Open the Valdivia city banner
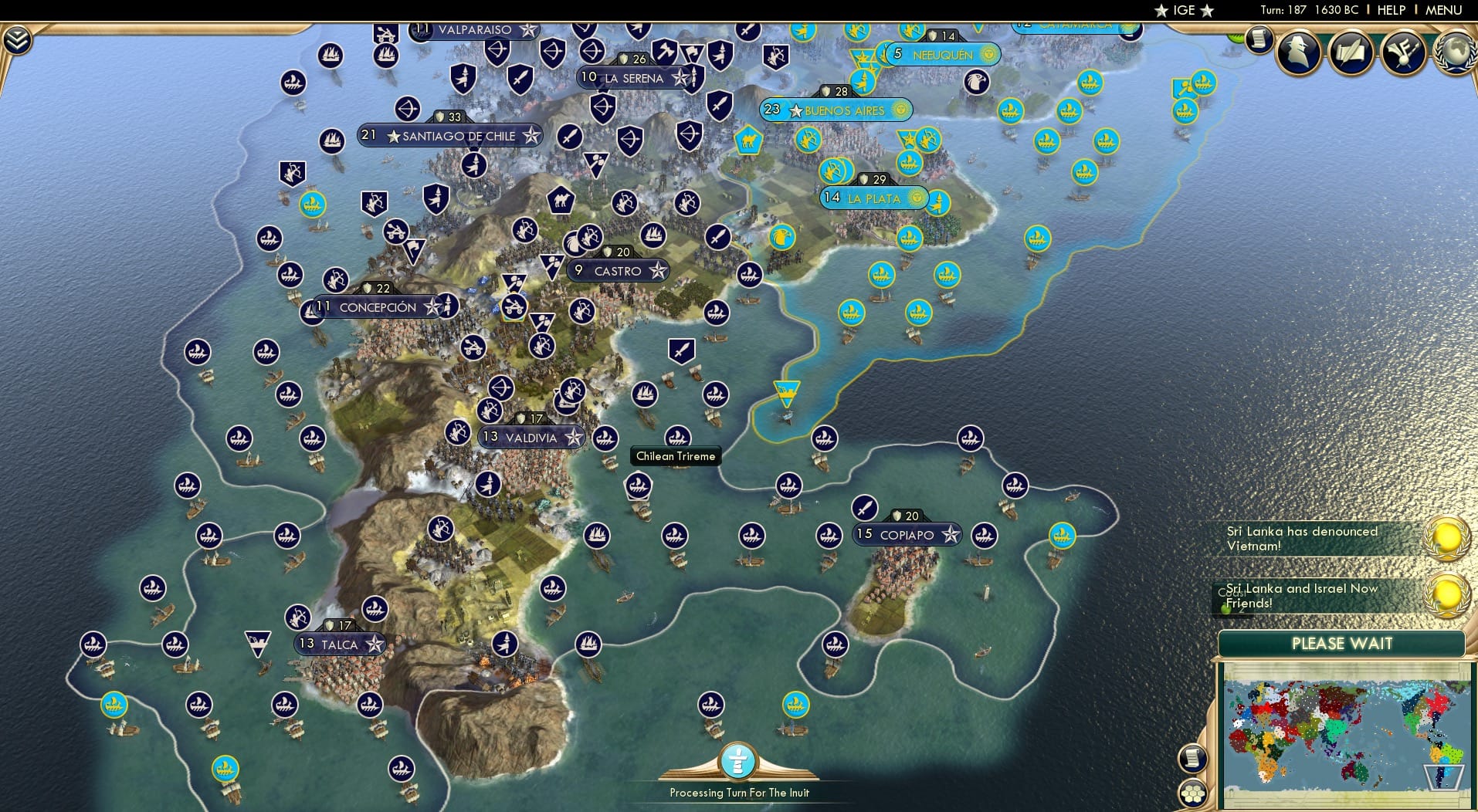The width and height of the screenshot is (1478, 812). point(530,438)
